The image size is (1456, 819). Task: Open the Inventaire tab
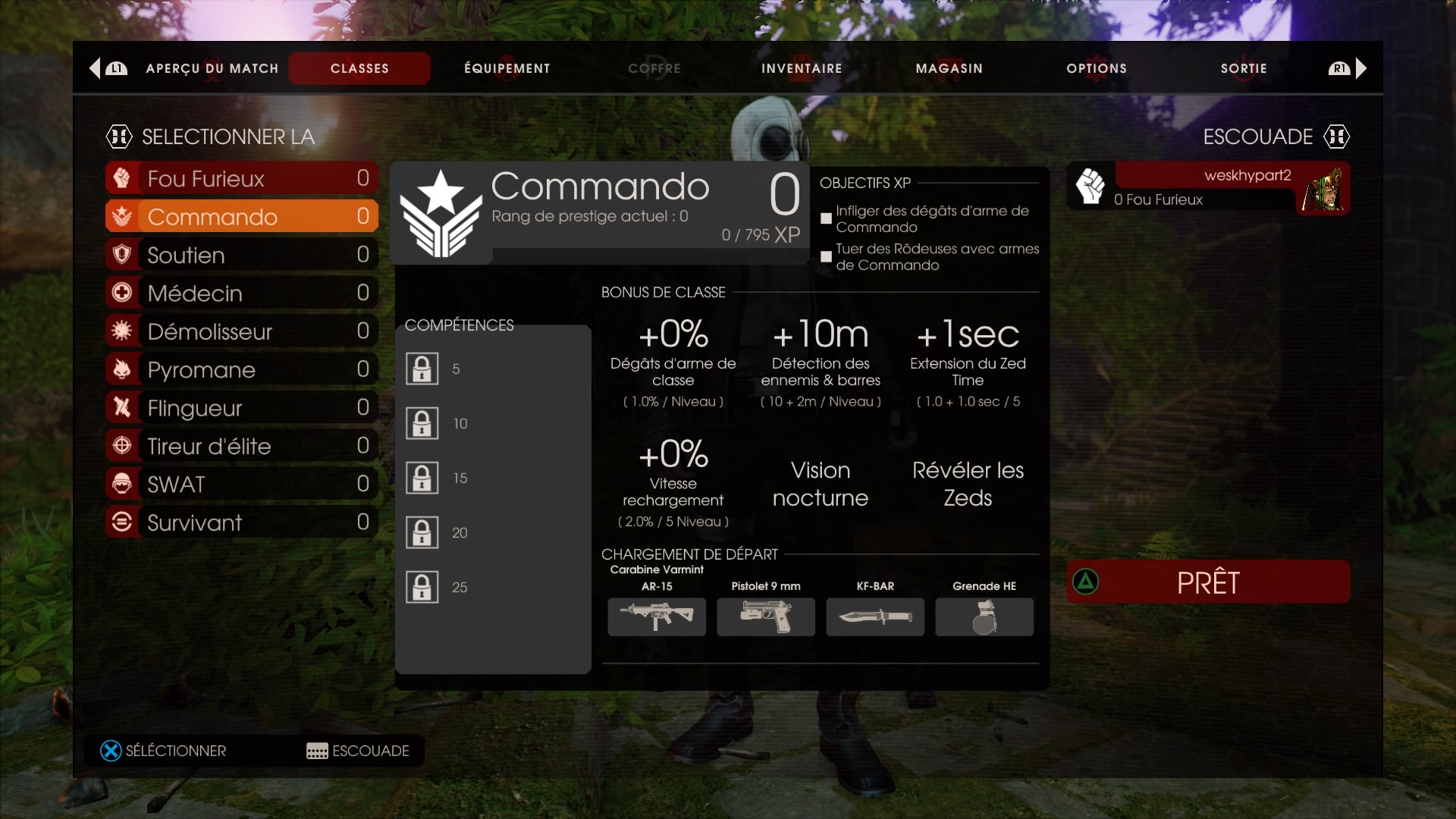802,68
